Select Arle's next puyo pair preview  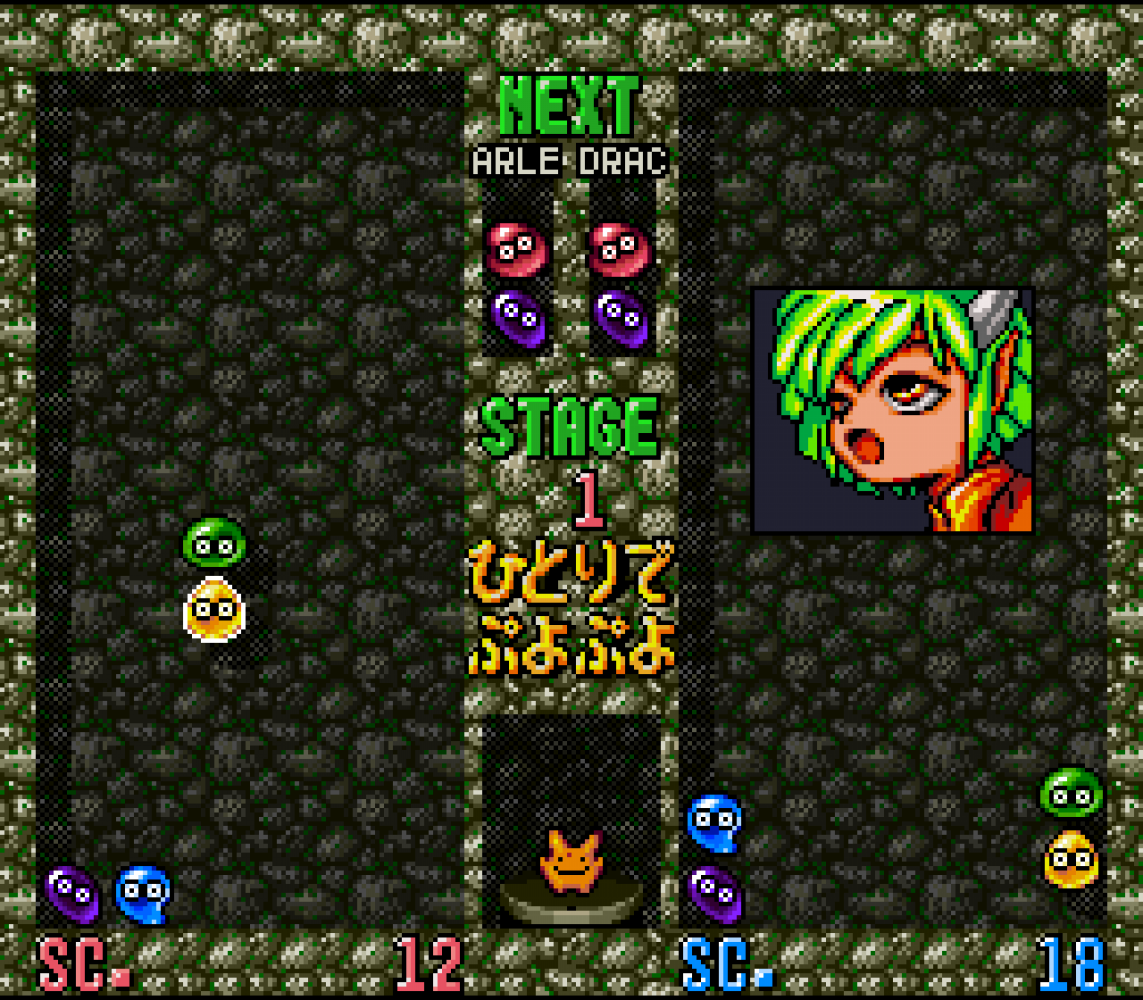517,283
